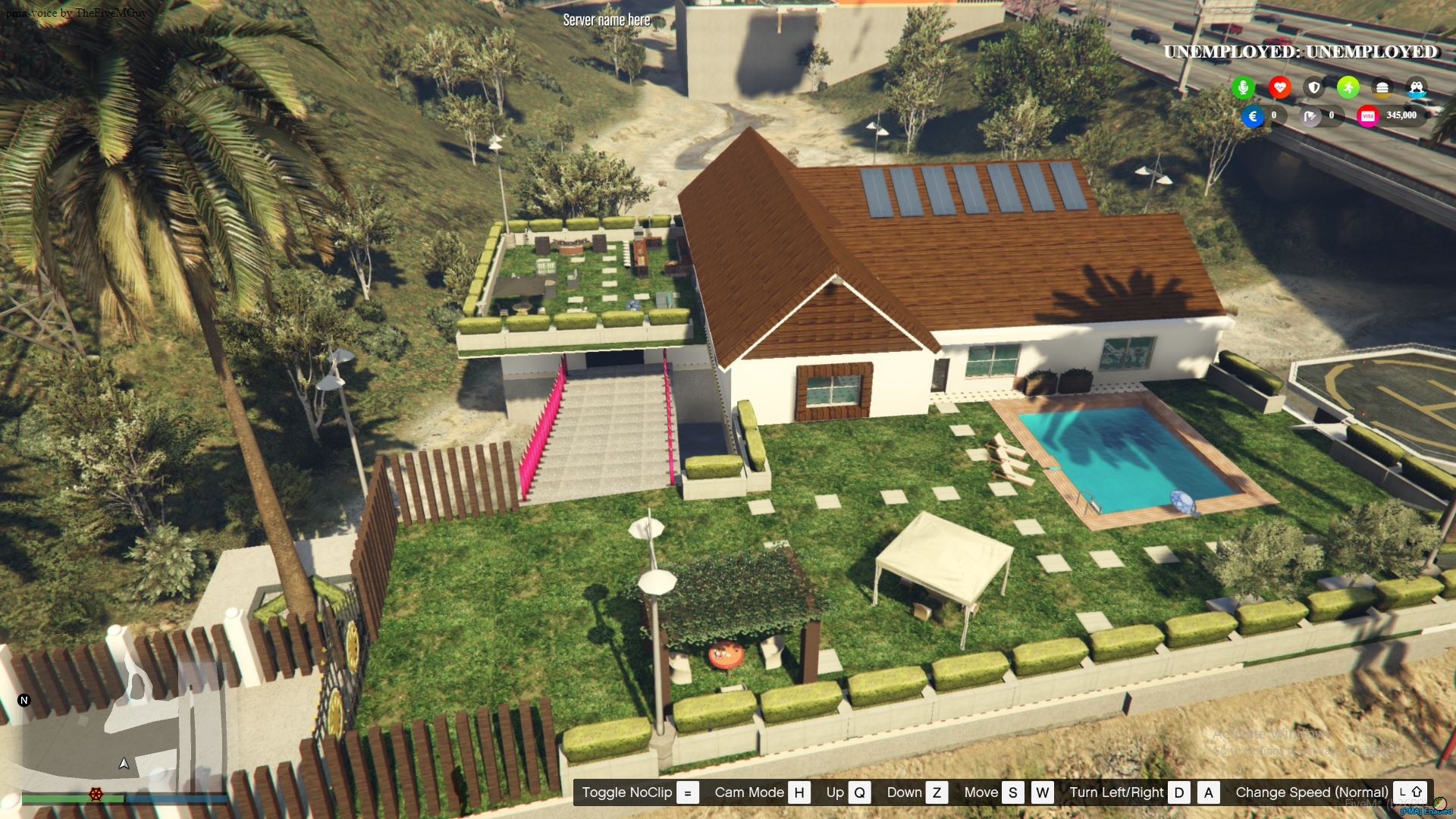1456x819 pixels.
Task: Toggle Change Speed with the L Shift button
Action: tap(1410, 792)
